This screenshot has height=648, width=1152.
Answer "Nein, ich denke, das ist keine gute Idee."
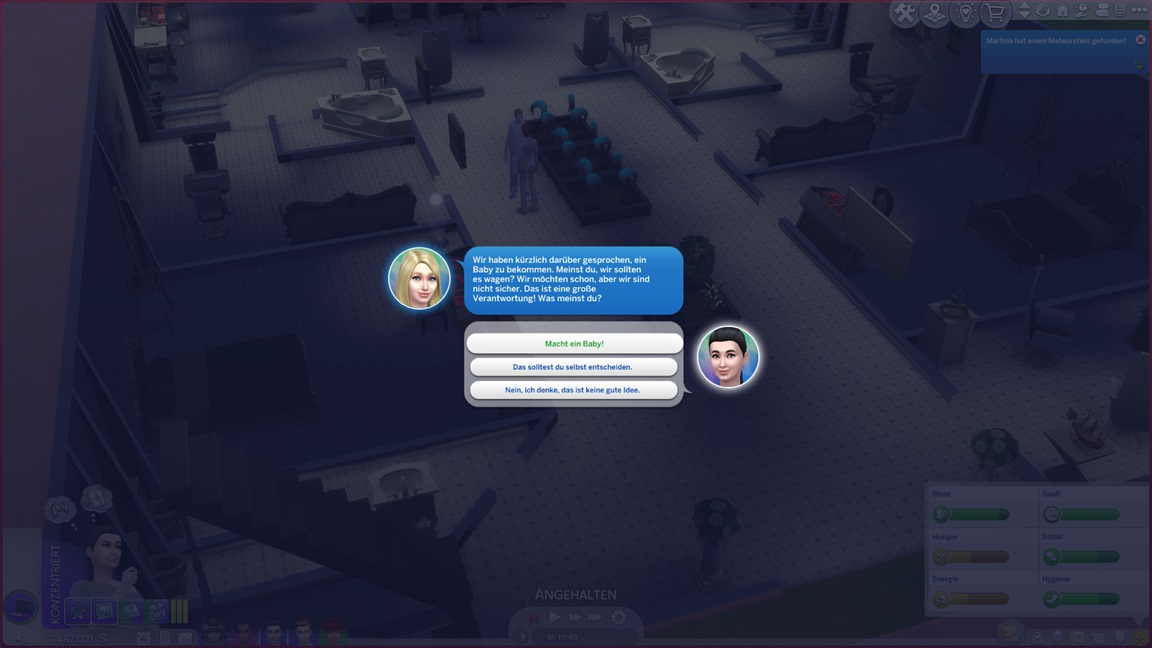[x=574, y=390]
